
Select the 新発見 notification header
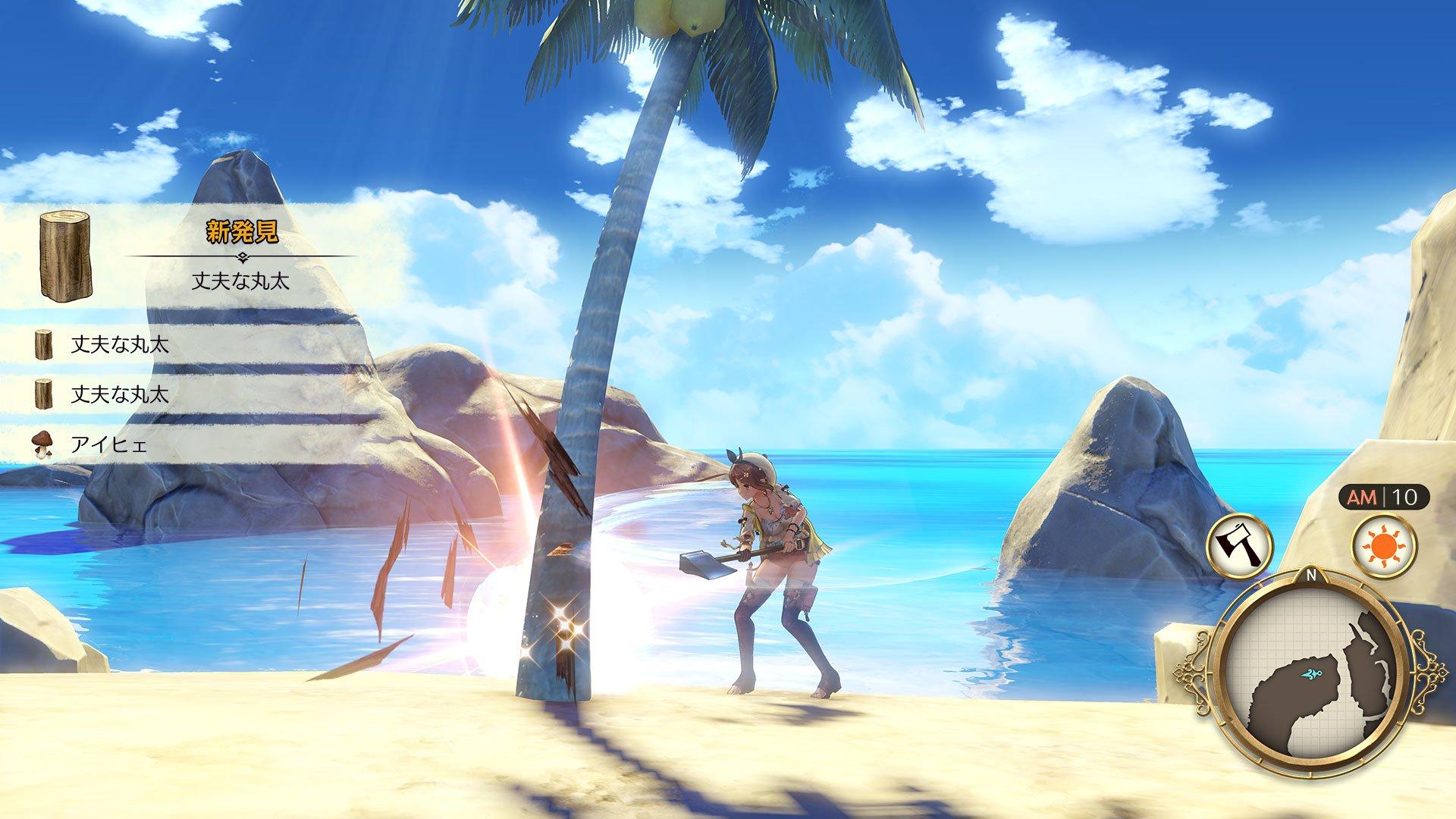(x=243, y=231)
